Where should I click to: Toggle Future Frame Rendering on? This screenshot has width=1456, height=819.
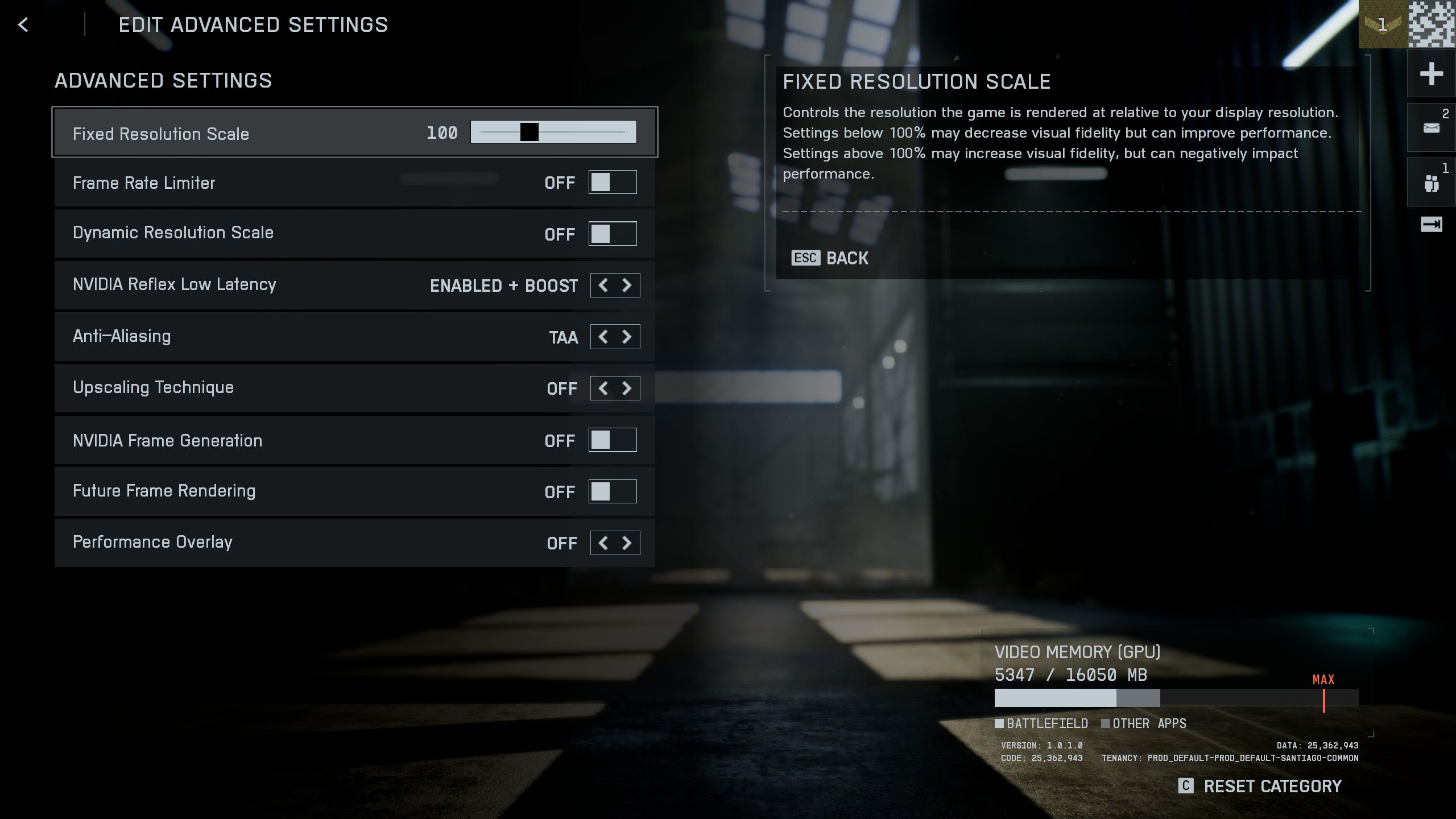612,491
